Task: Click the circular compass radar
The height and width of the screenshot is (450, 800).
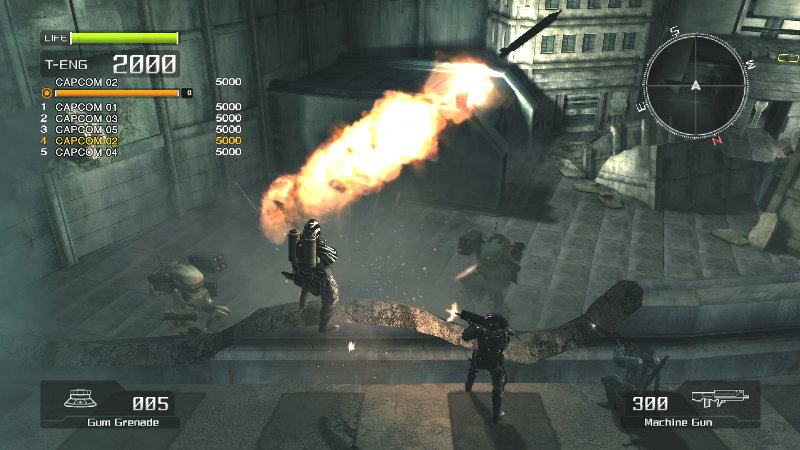Action: (696, 85)
